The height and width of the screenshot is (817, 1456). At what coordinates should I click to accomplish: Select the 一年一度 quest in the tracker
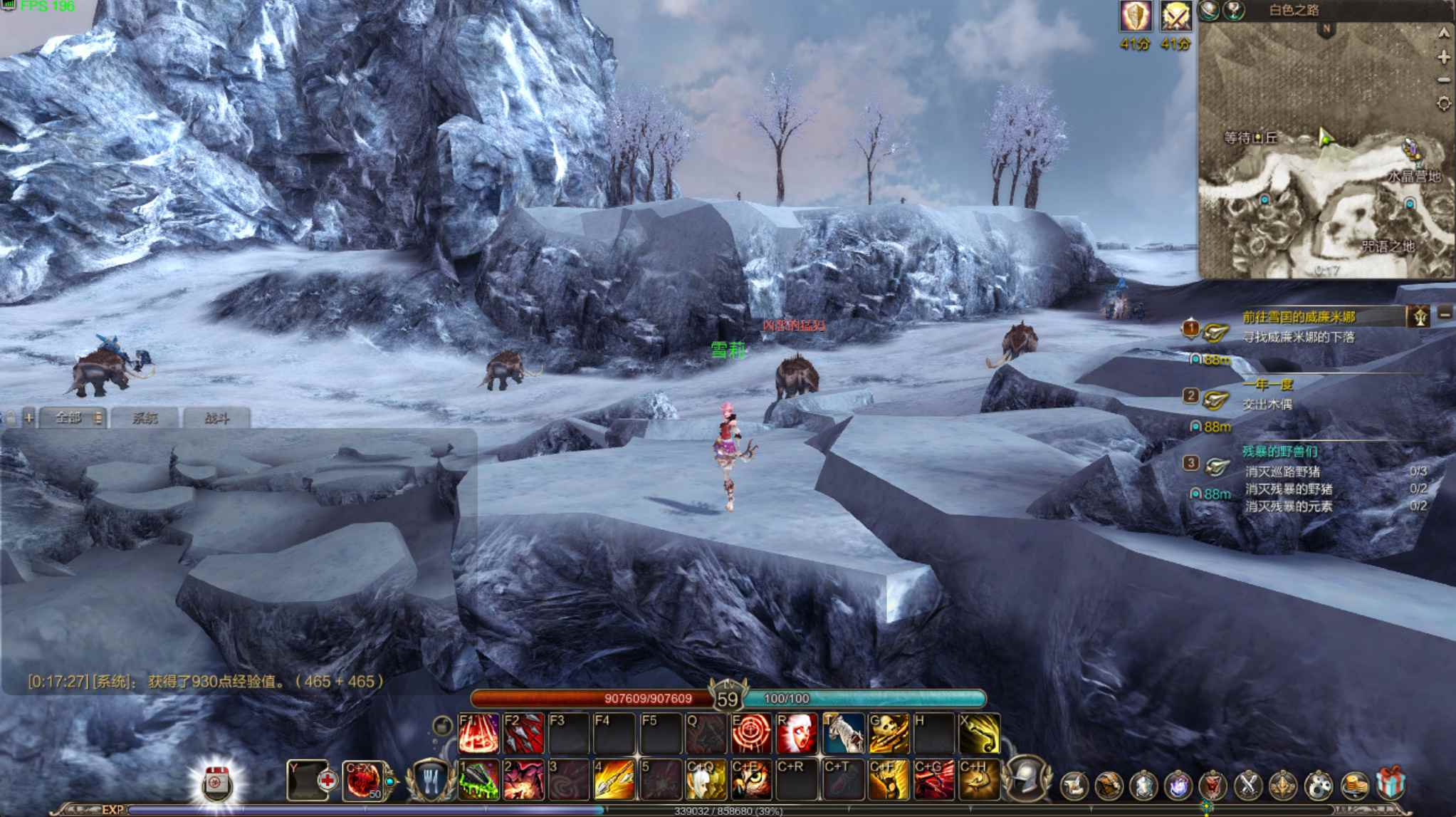point(1267,385)
